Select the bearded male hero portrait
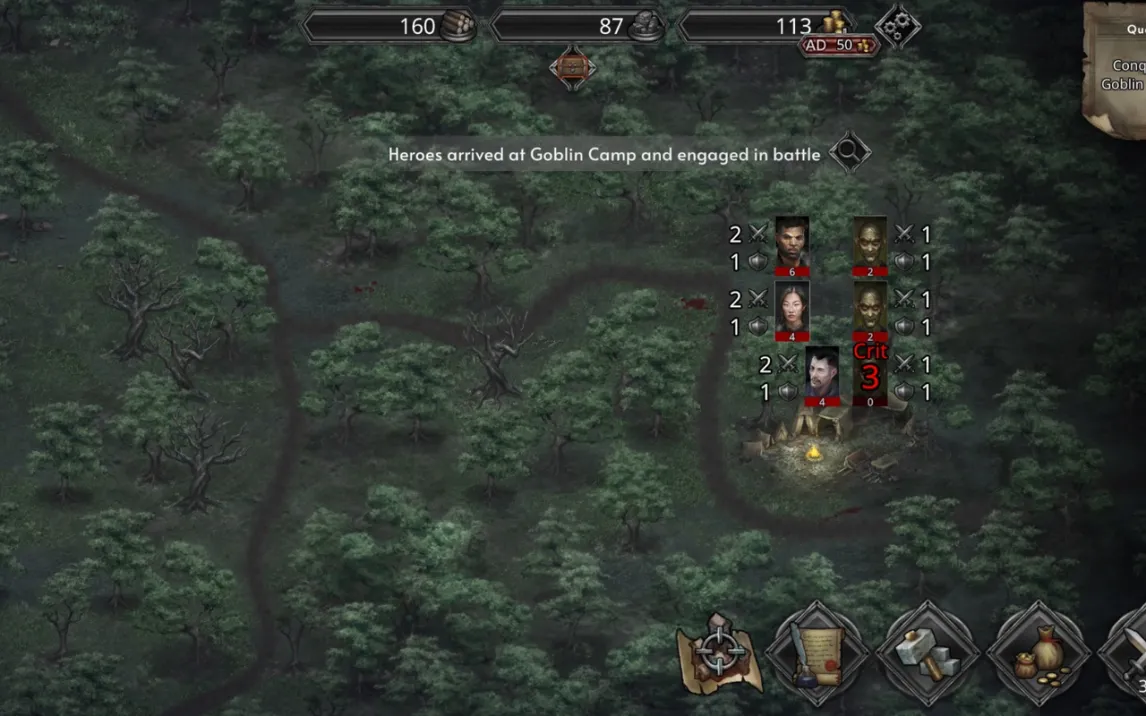This screenshot has height=716, width=1146. click(792, 242)
